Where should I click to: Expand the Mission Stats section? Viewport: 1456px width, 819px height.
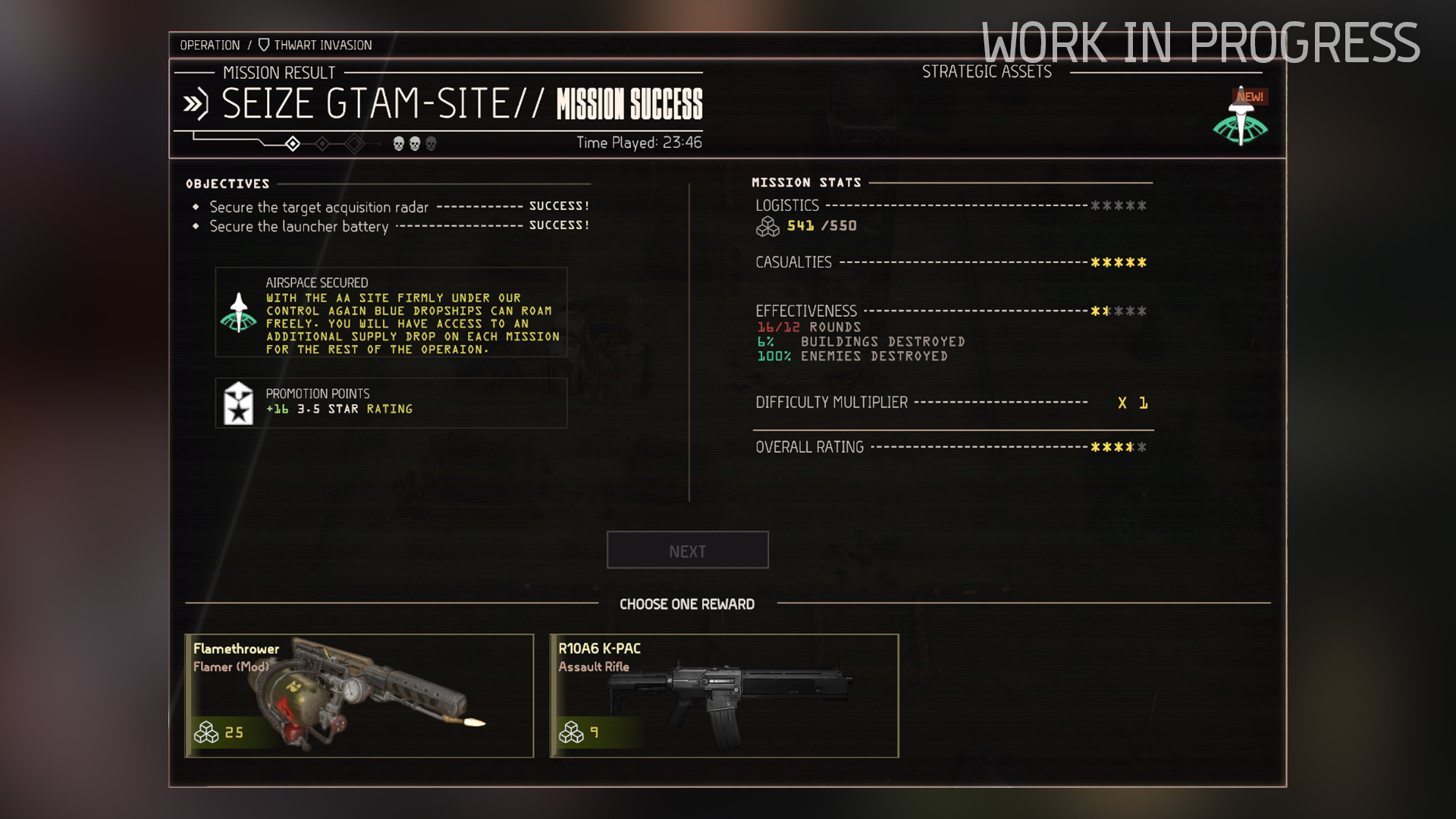click(805, 182)
